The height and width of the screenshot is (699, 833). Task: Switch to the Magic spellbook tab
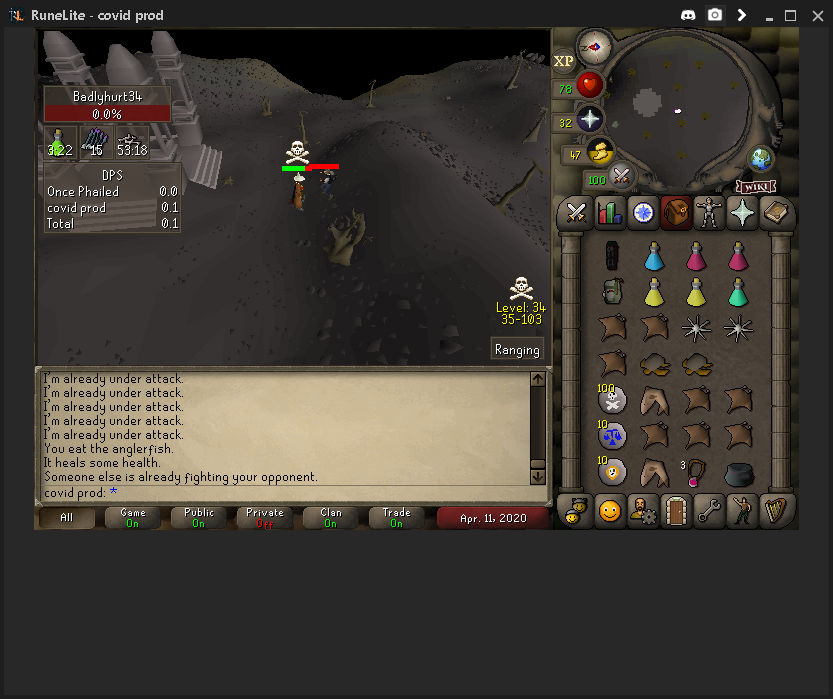tap(775, 212)
